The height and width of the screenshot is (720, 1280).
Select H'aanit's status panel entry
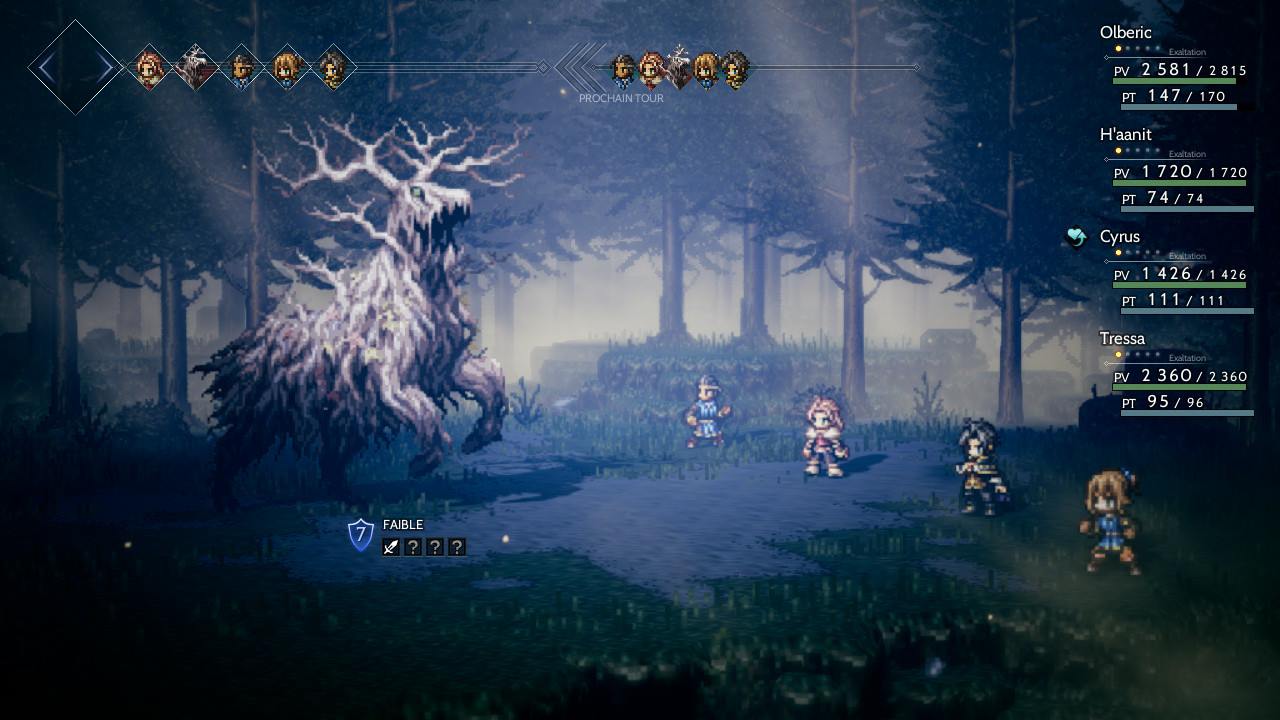coord(1128,134)
